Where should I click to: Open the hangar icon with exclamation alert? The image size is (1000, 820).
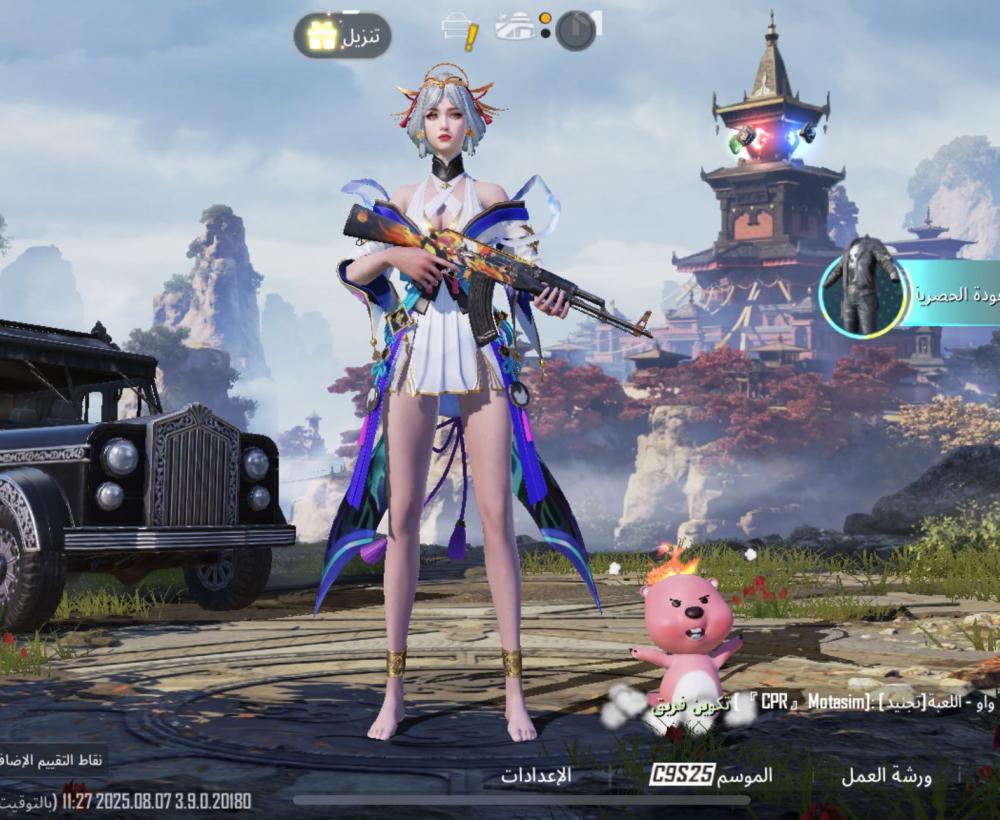coord(460,31)
